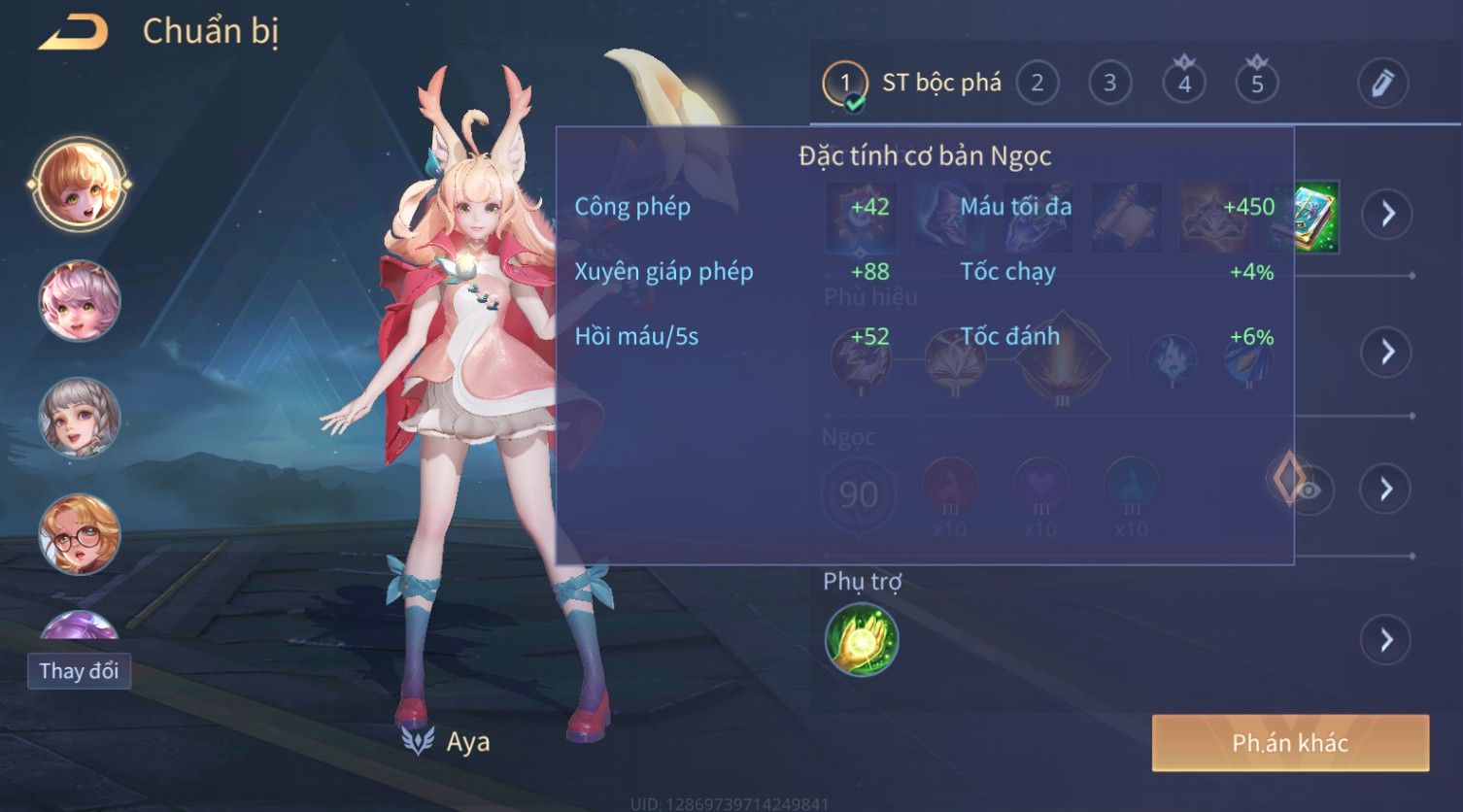Pick the gray-haired hero portrait

tap(79, 418)
